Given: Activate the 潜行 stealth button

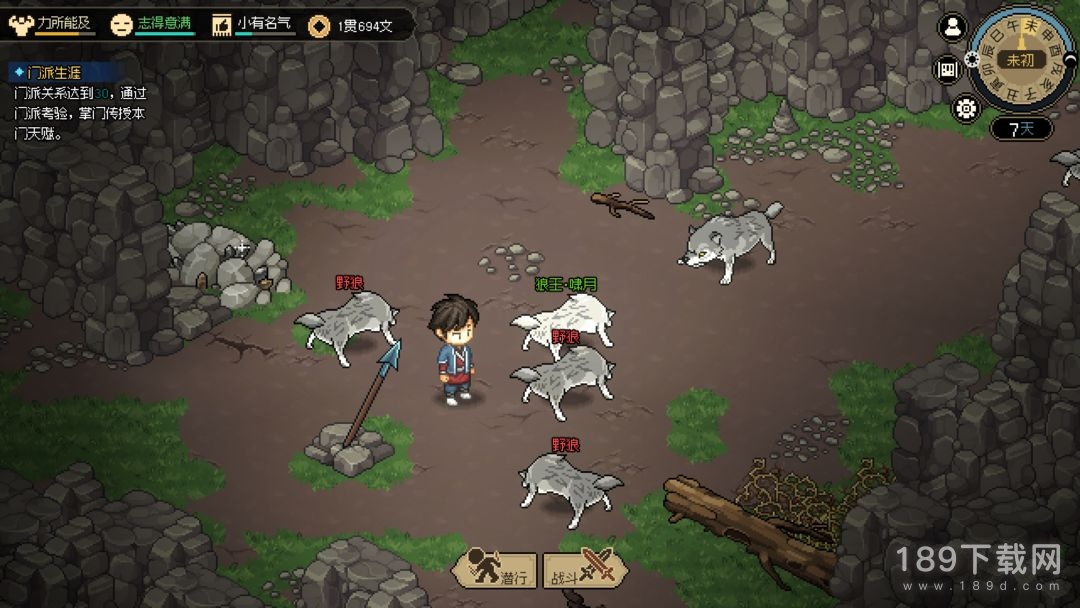Looking at the screenshot, I should pos(494,572).
